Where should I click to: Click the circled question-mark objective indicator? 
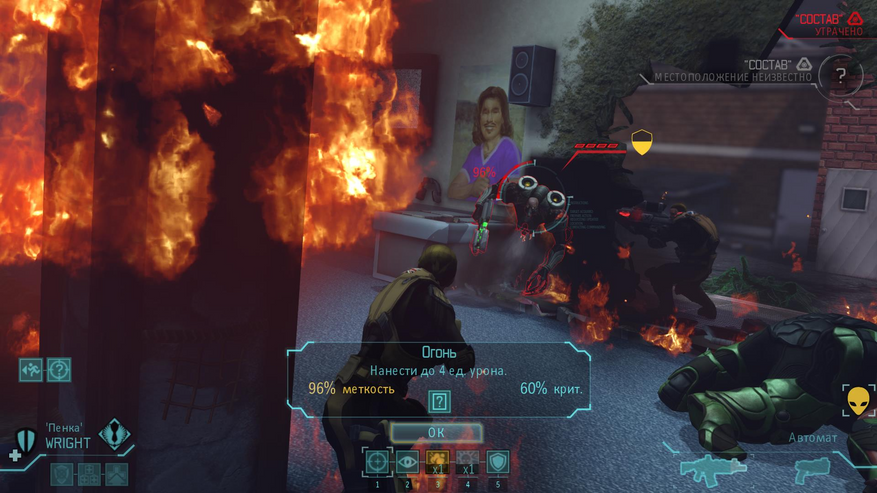[840, 75]
